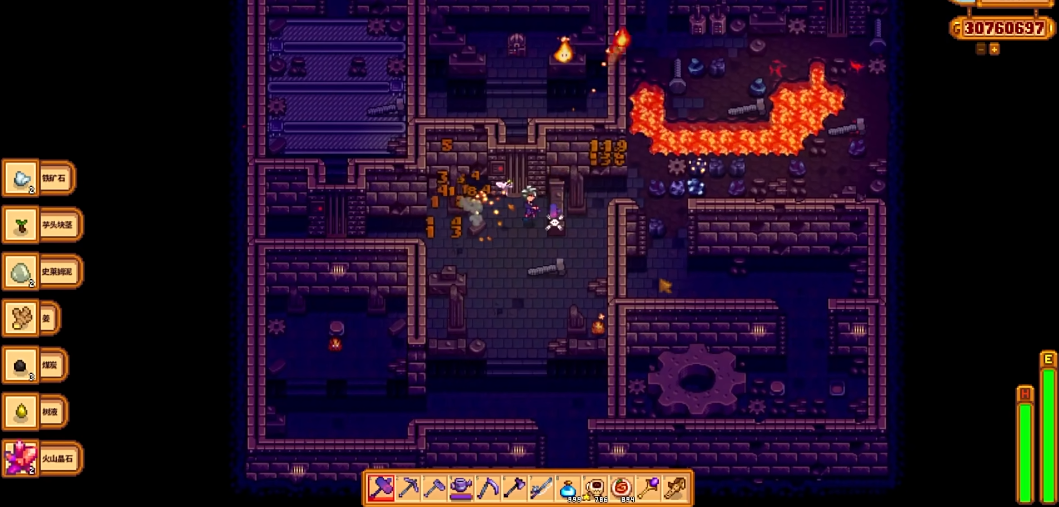The width and height of the screenshot is (1059, 507).
Task: Select the scythe from the toolbar
Action: pos(488,488)
